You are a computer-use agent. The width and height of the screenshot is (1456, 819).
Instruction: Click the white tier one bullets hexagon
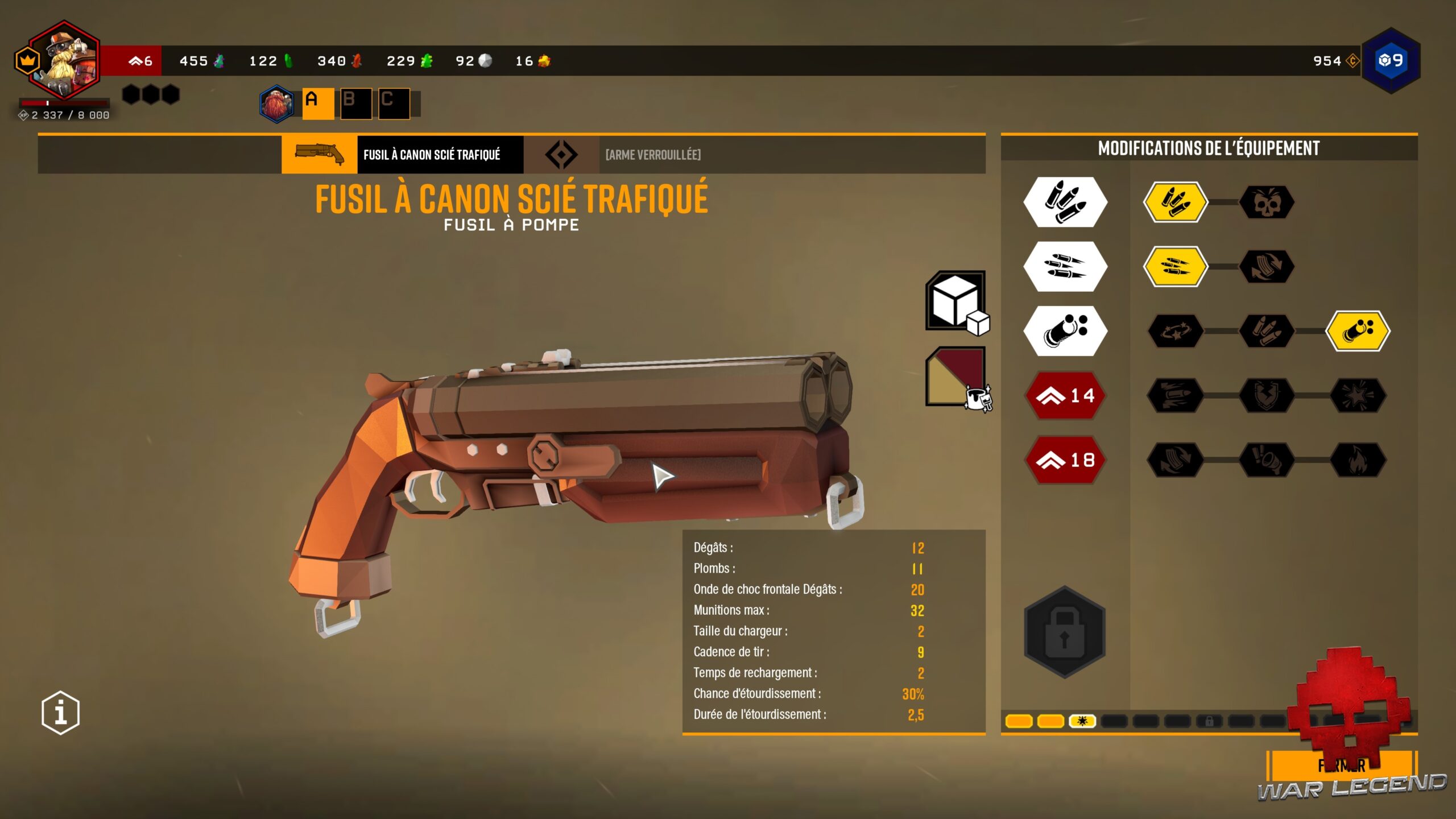pos(1065,202)
